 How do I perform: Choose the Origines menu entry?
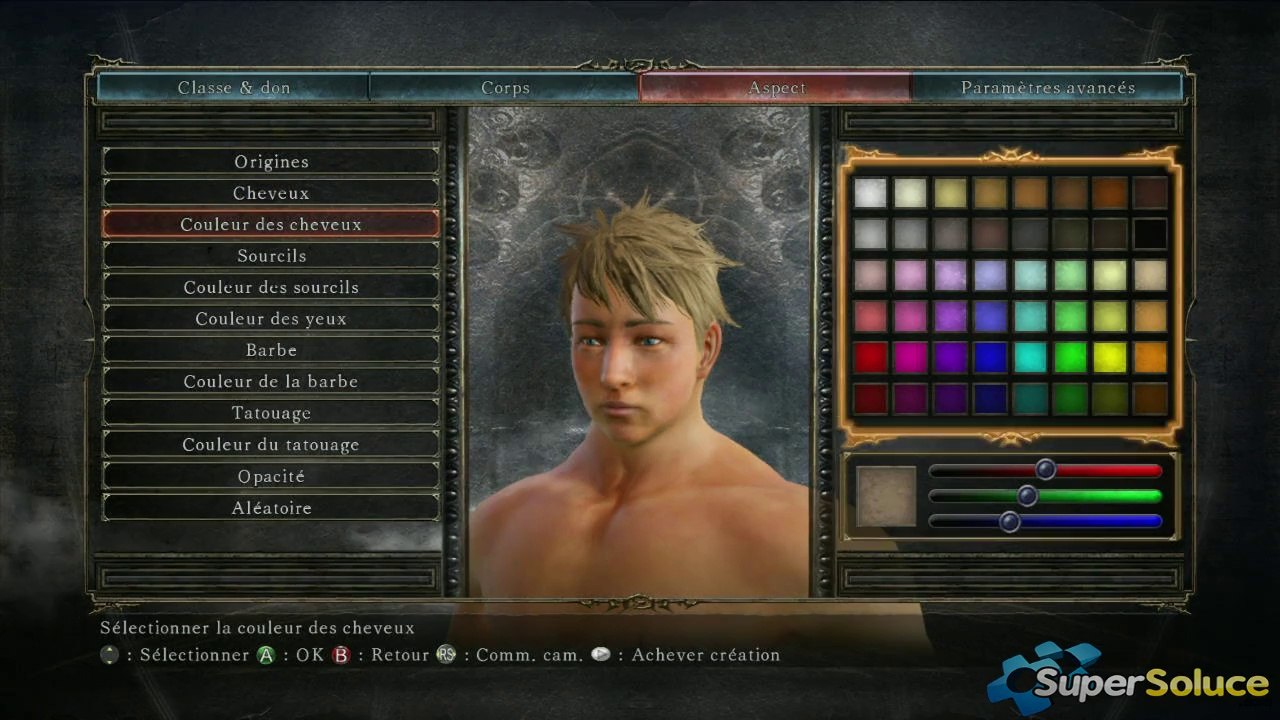[271, 162]
